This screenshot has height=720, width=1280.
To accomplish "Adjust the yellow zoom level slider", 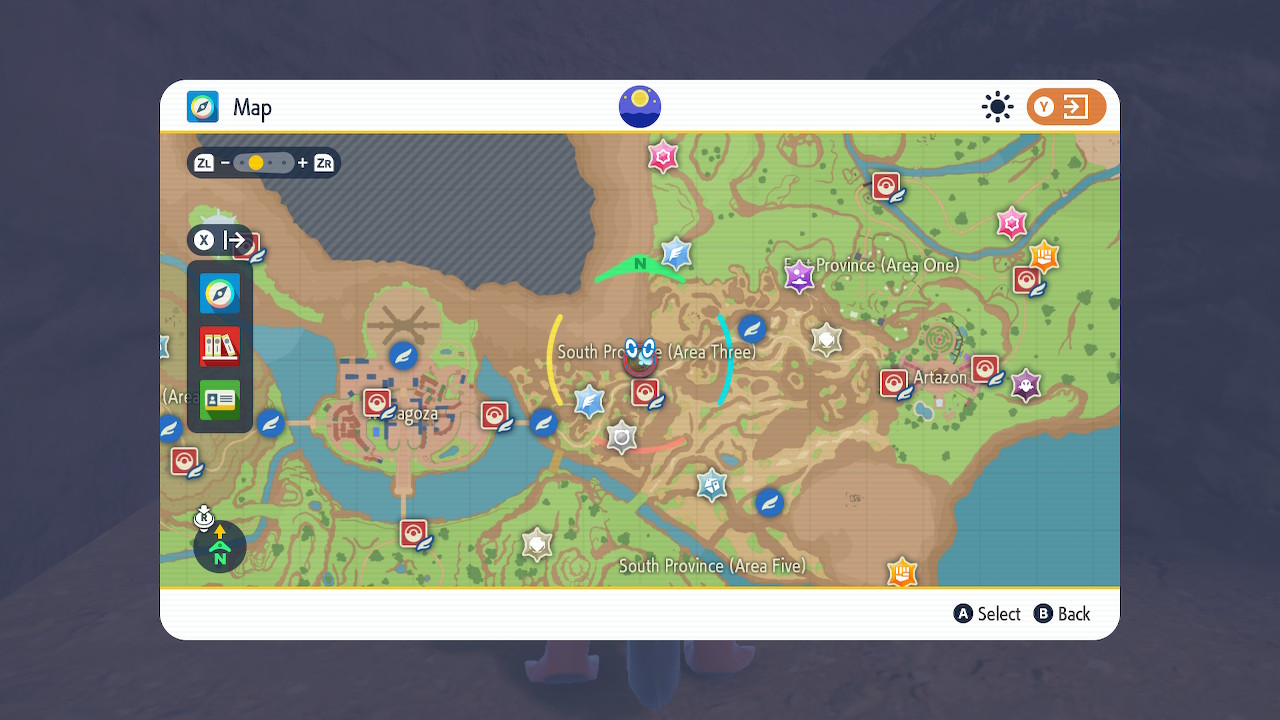I will click(256, 162).
